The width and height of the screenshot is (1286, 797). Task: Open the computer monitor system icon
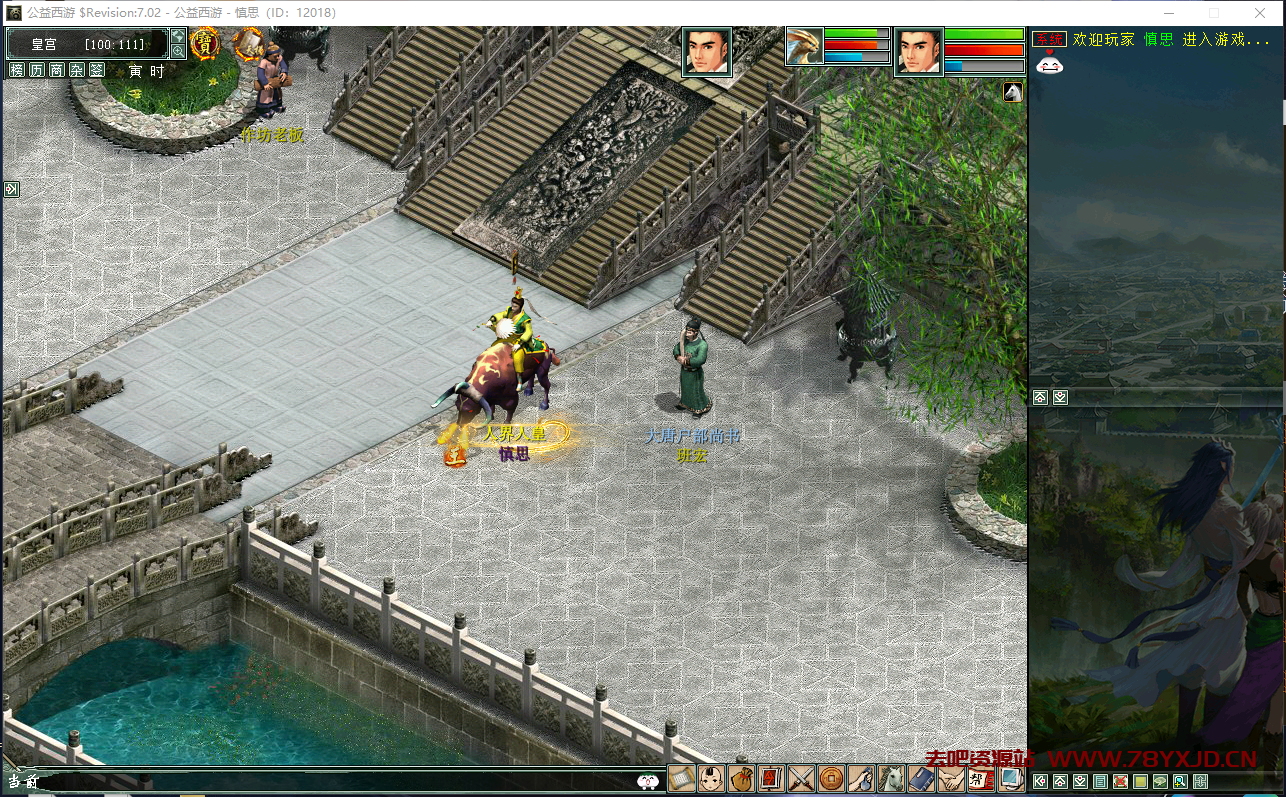pyautogui.click(x=1010, y=778)
